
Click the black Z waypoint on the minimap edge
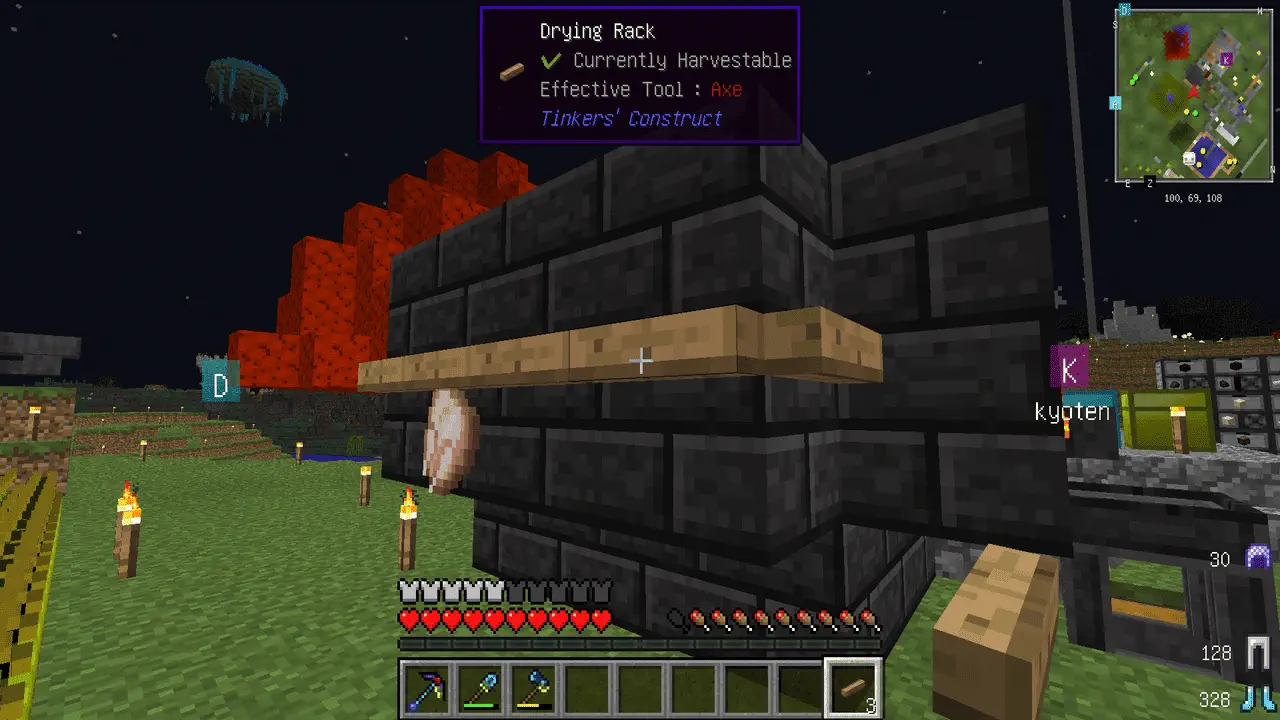pyautogui.click(x=1149, y=182)
